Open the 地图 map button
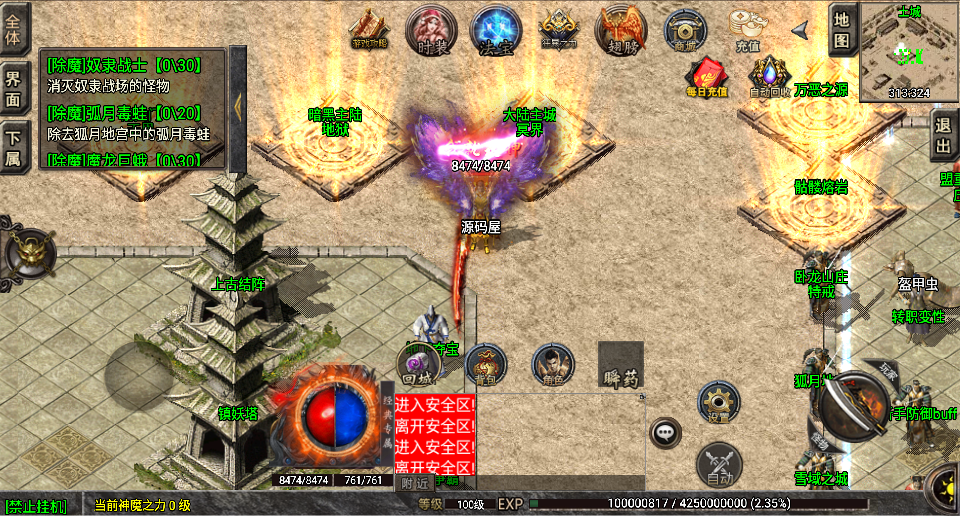The height and width of the screenshot is (516, 960). coord(842,31)
